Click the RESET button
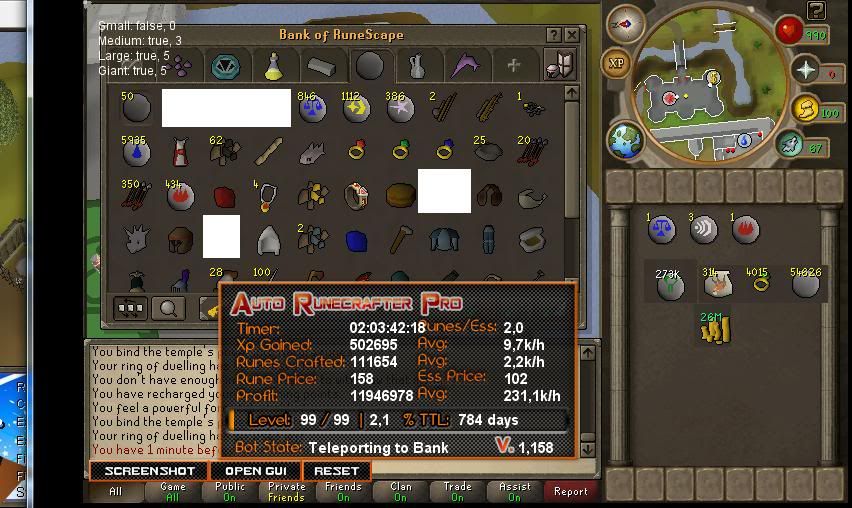Viewport: 852px width, 508px height. (336, 471)
